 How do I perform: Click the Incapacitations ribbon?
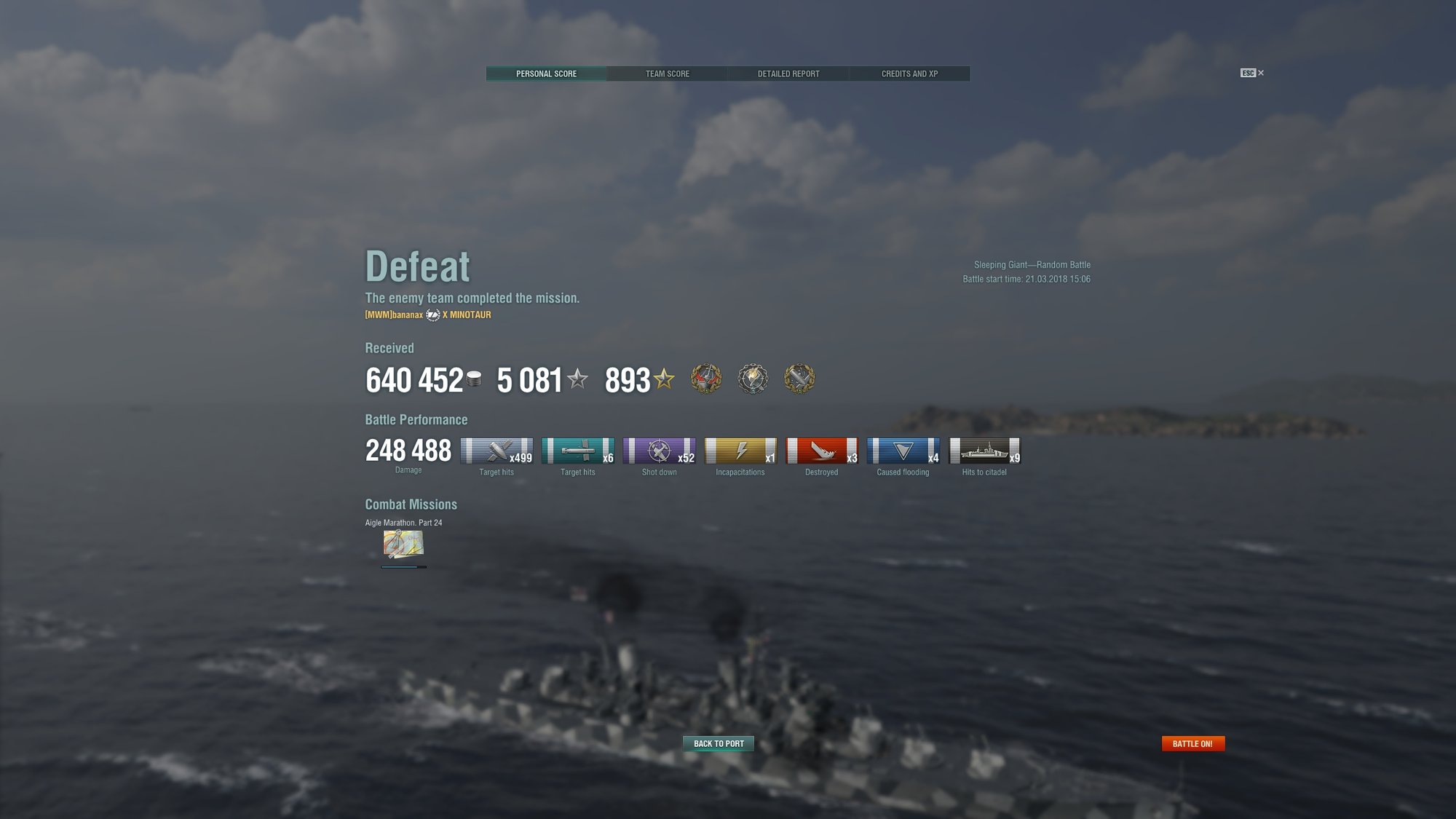point(740,451)
